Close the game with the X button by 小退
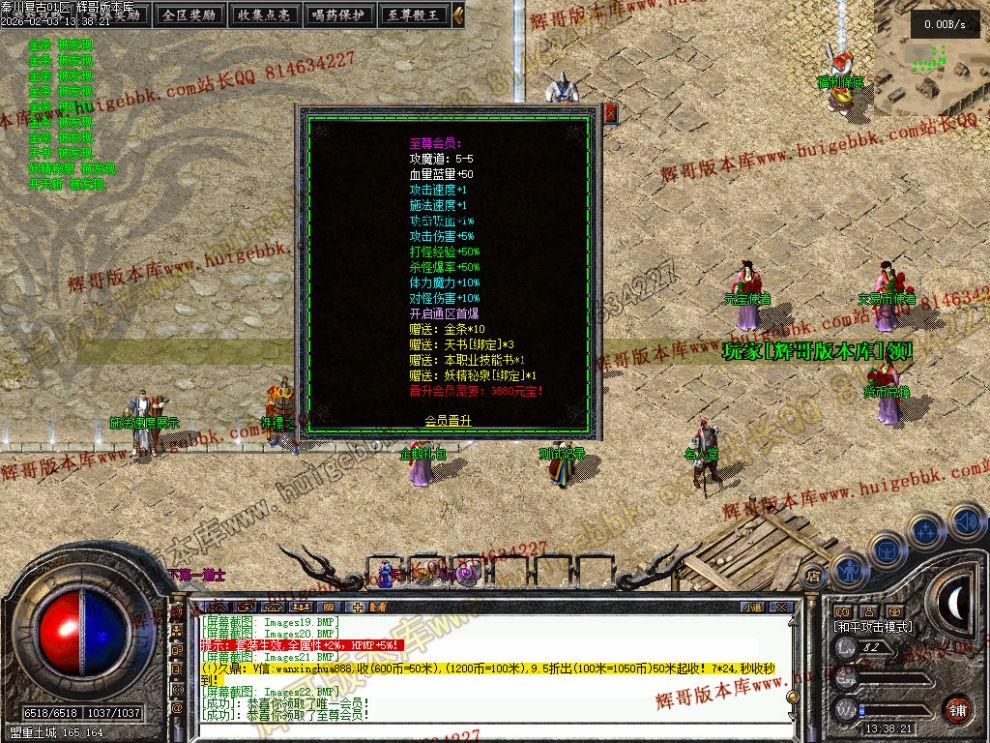The height and width of the screenshot is (743, 990). tap(783, 606)
